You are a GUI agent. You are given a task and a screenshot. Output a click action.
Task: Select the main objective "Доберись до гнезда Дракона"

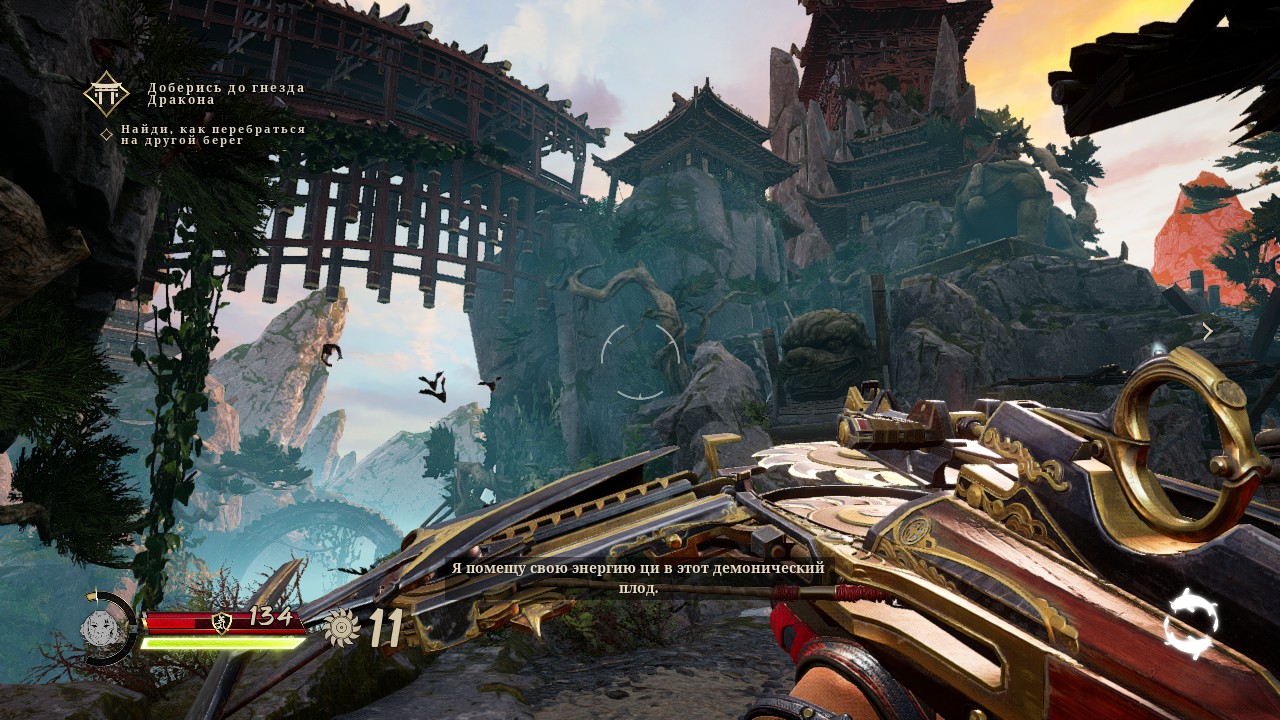226,94
